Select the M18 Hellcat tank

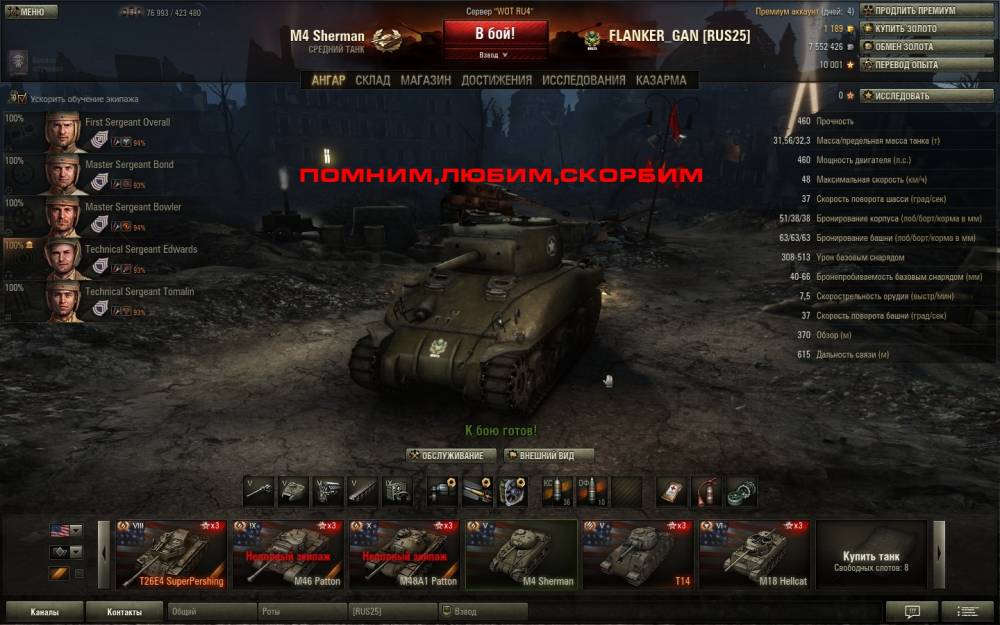click(x=753, y=554)
